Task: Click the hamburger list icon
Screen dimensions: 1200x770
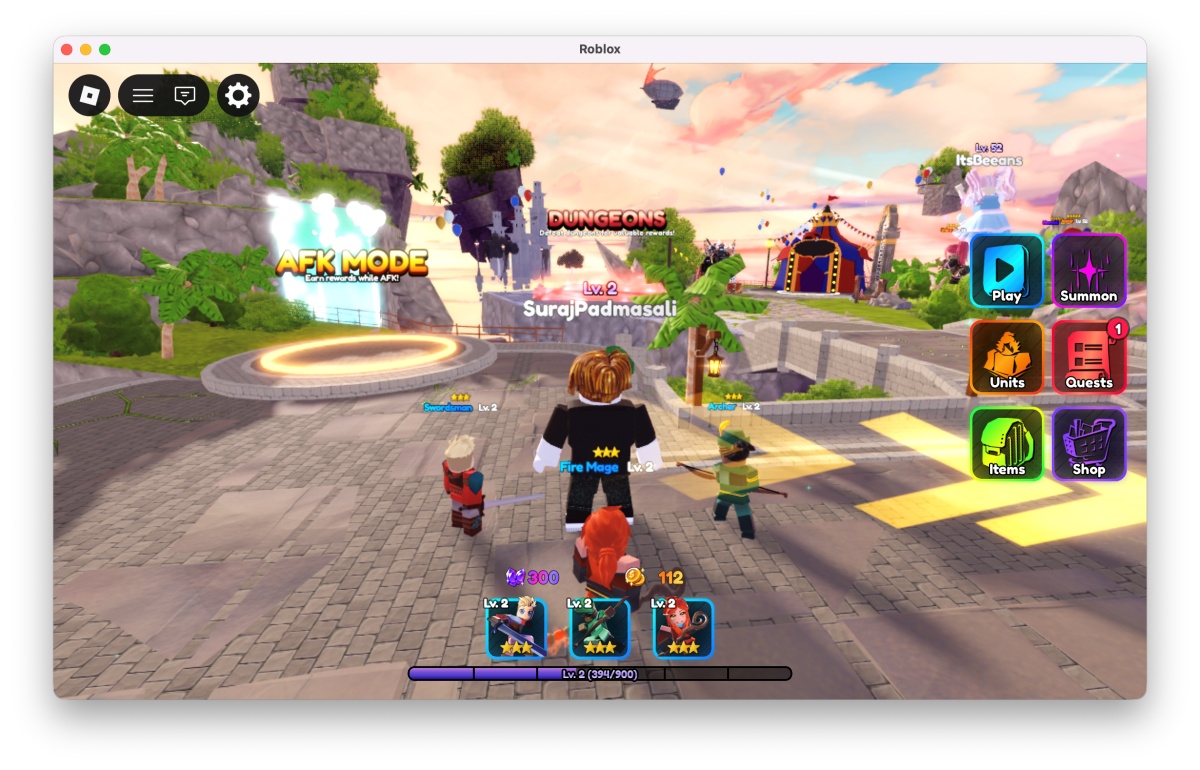Action: [143, 95]
